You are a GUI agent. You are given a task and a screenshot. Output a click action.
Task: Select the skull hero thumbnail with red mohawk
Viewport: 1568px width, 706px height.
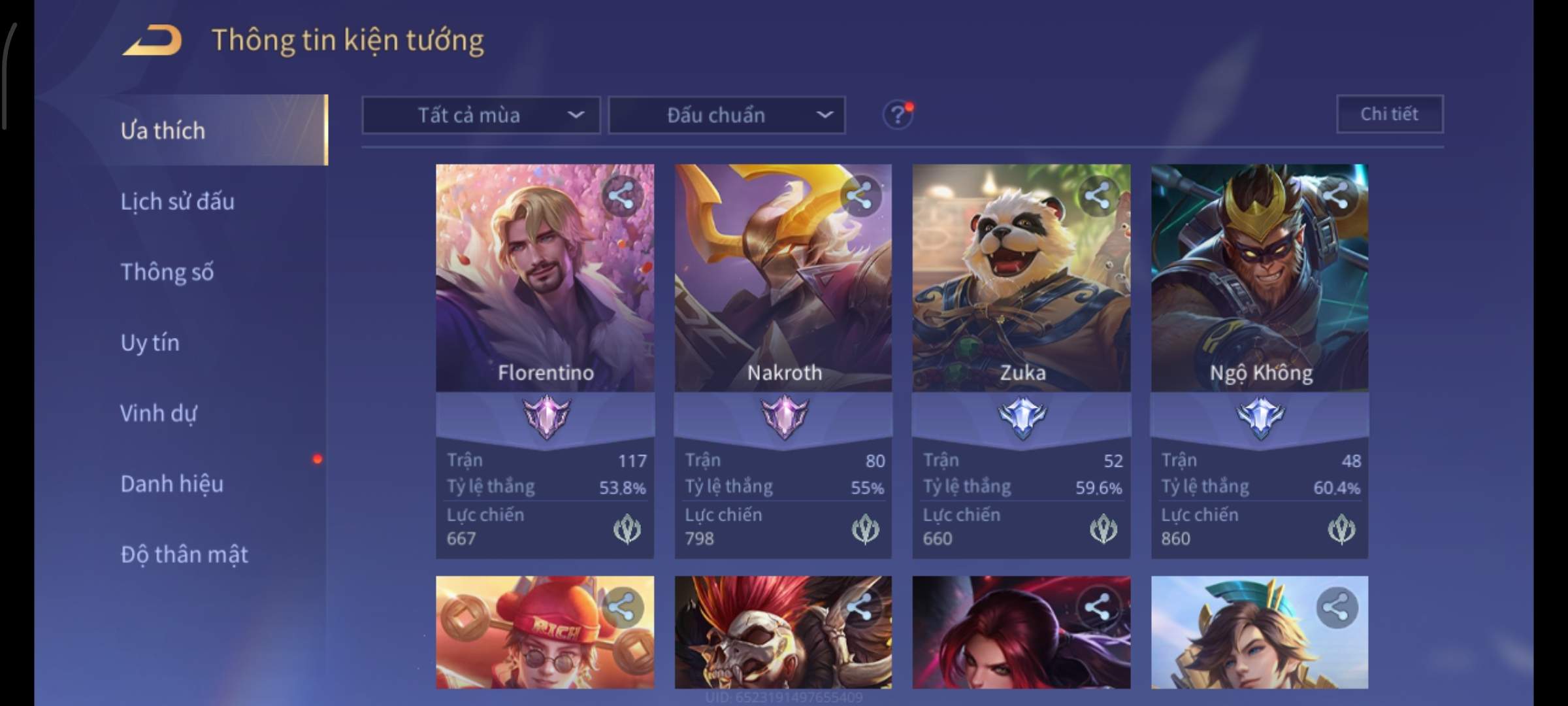783,631
